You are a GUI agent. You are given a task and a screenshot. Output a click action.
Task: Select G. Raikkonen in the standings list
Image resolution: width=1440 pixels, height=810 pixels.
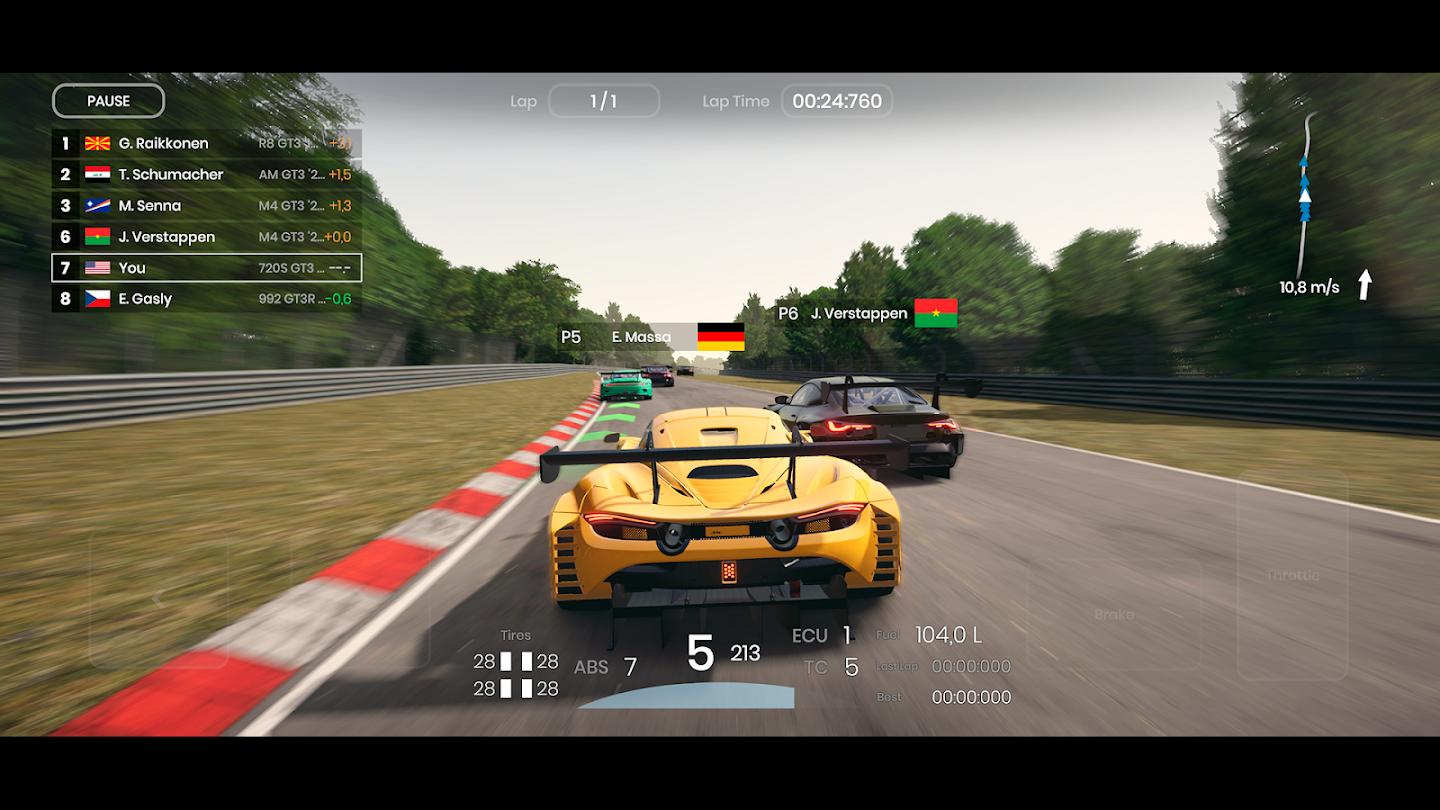(206, 143)
